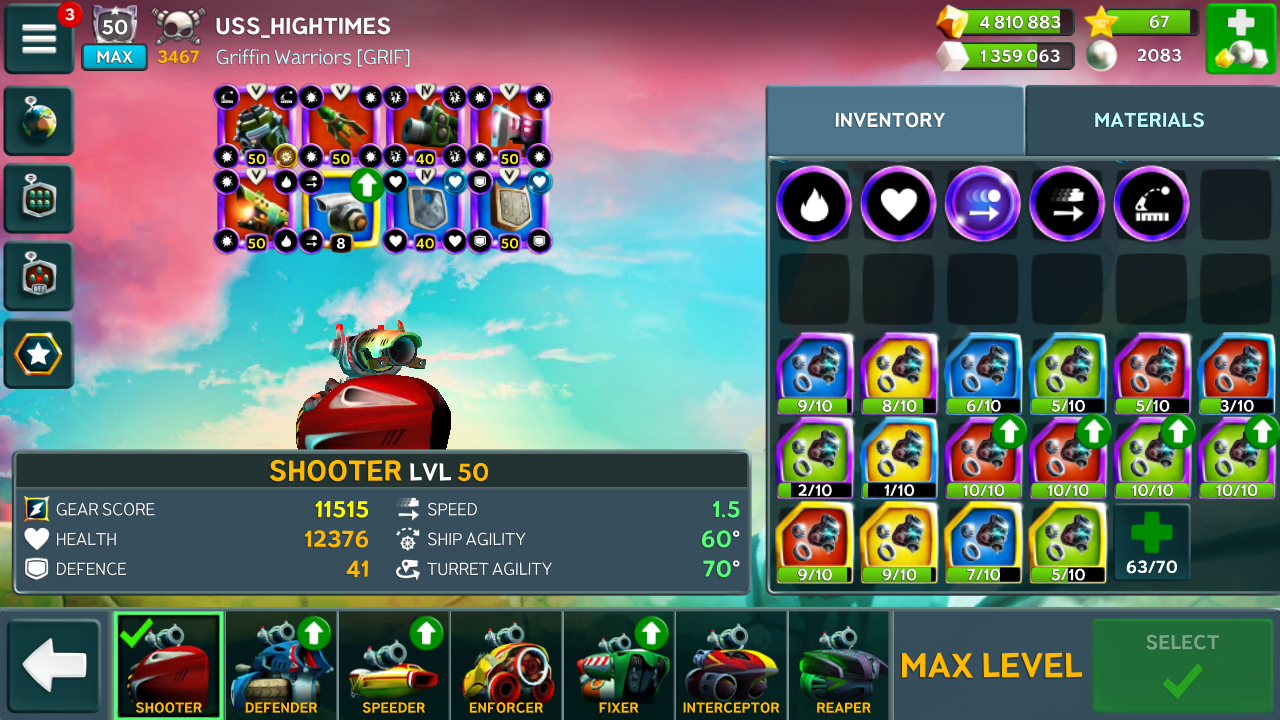Screen dimensions: 1280x720
Task: Select the blue item showing 6/10
Action: click(x=983, y=374)
